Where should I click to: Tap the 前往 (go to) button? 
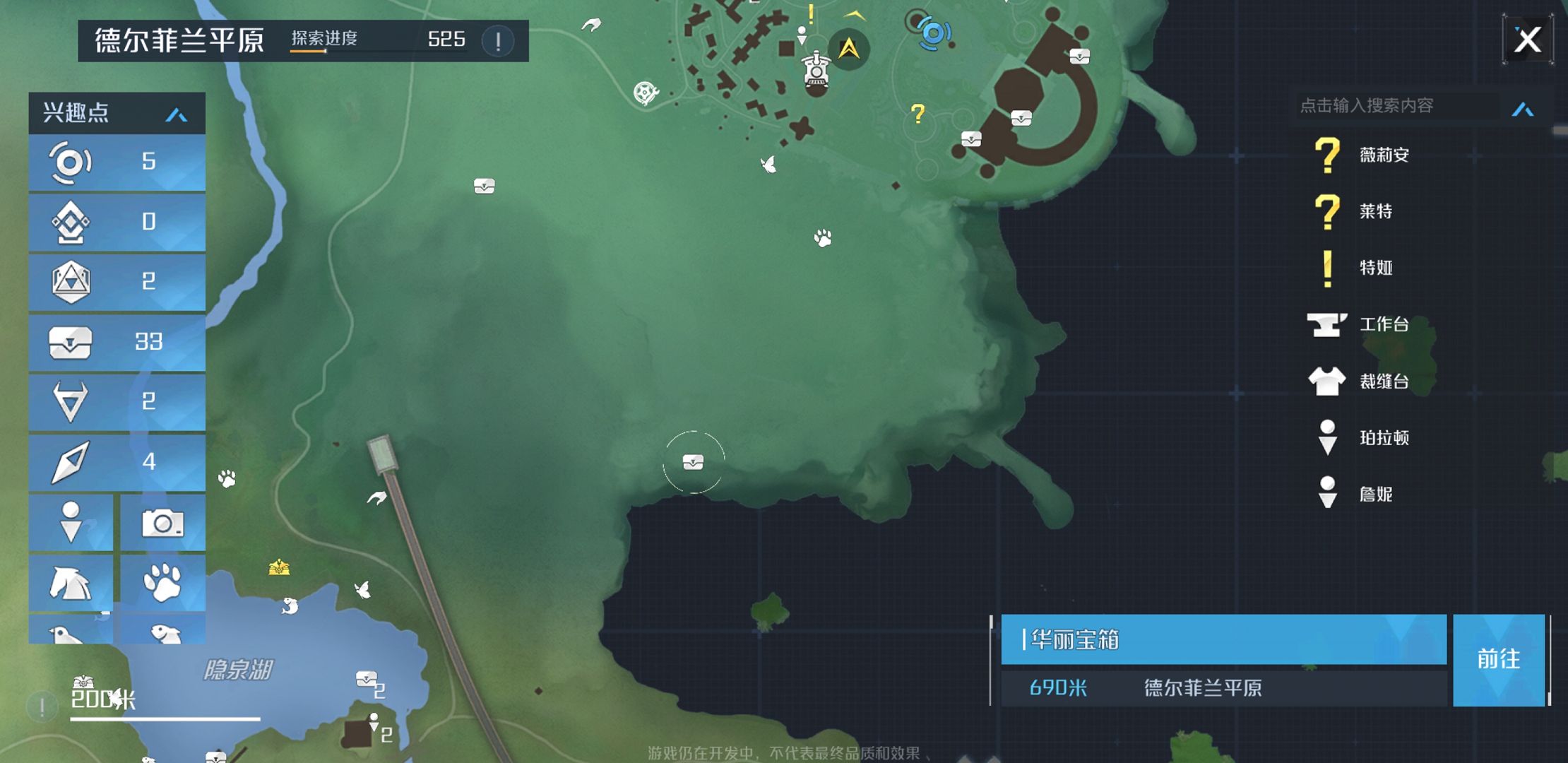(1498, 659)
